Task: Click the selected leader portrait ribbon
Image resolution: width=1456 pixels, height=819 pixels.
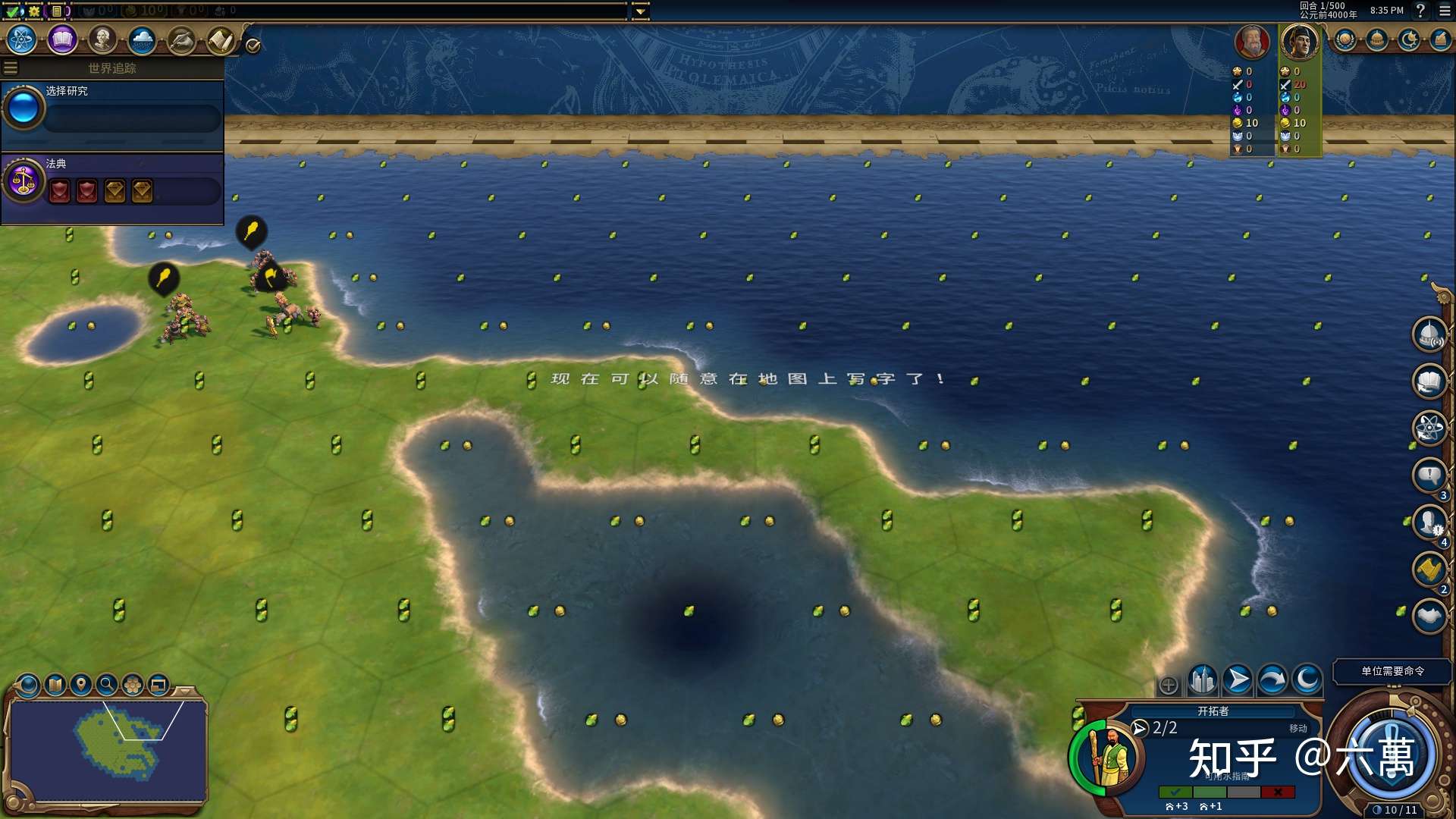Action: click(x=1299, y=42)
